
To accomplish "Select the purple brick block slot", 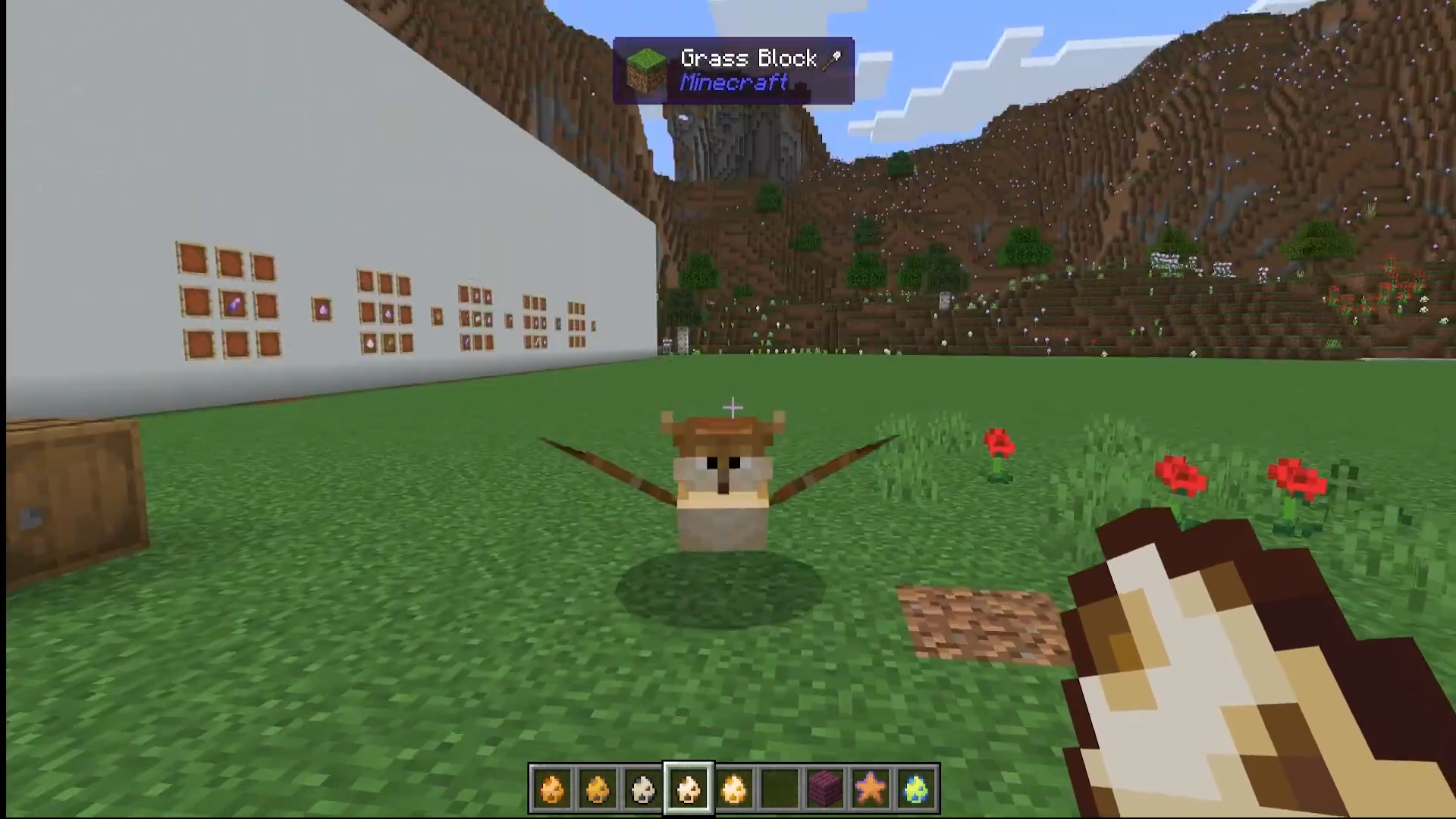I will (x=825, y=789).
